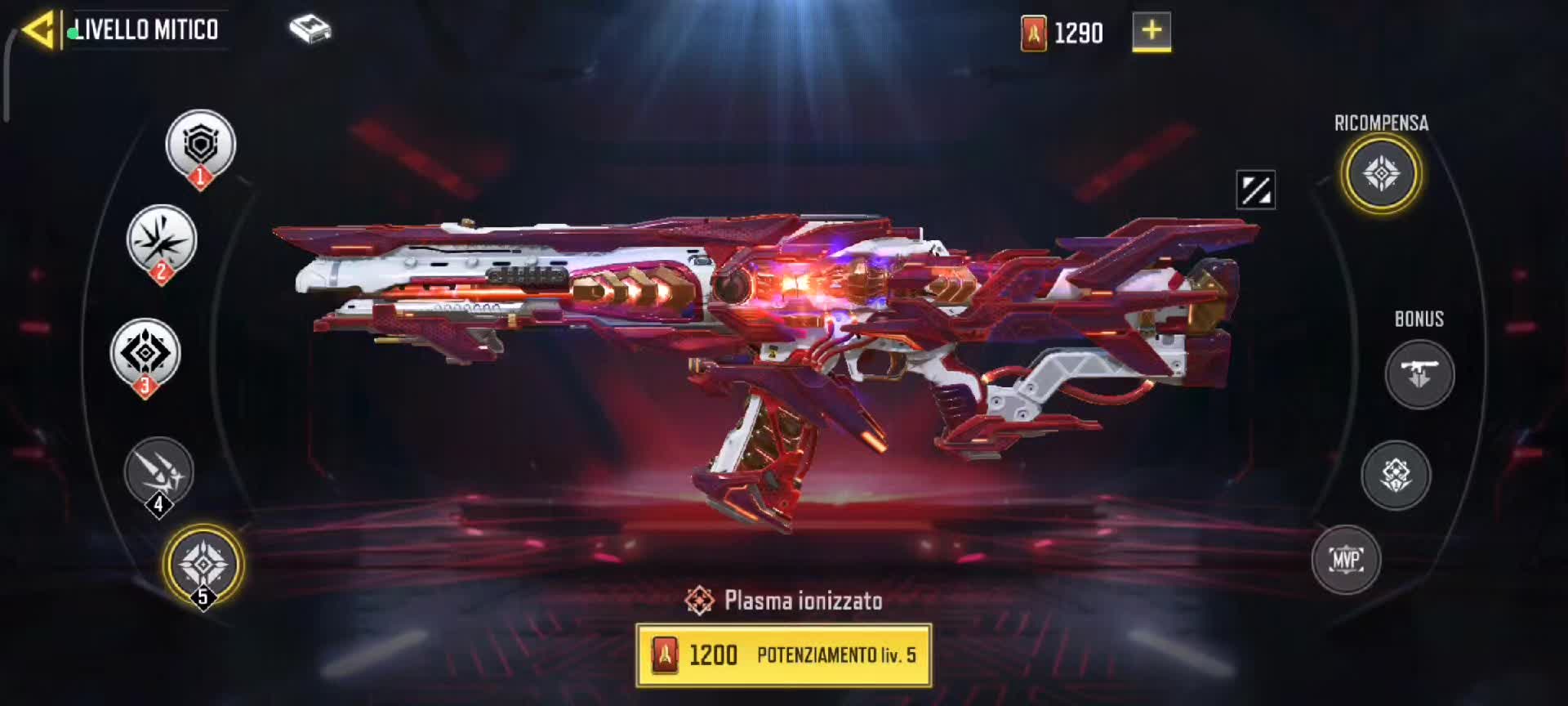This screenshot has height=706, width=1568.
Task: Go back using the yellow arrow
Action: (x=38, y=30)
